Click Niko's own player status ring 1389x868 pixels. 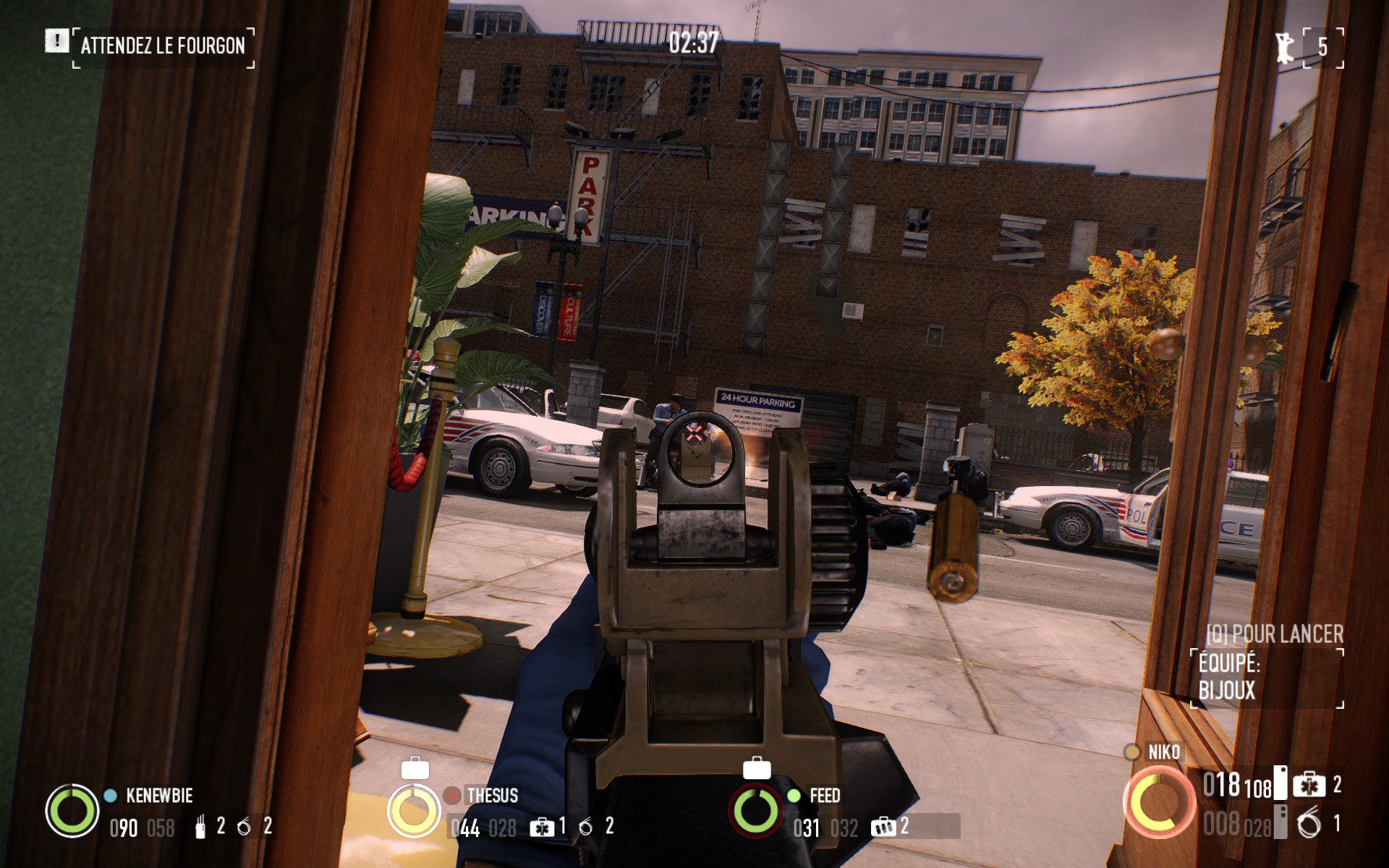tap(1159, 803)
